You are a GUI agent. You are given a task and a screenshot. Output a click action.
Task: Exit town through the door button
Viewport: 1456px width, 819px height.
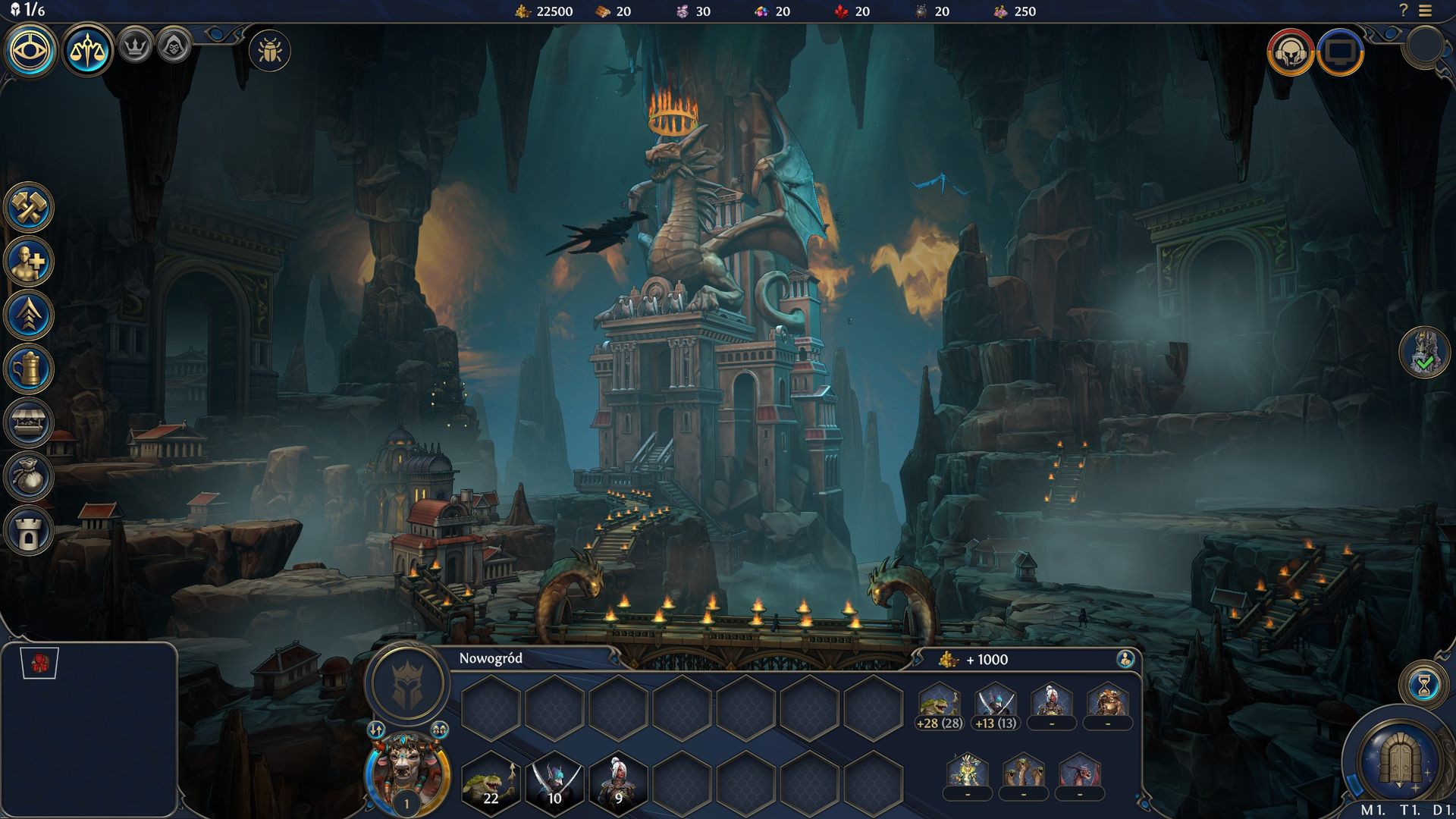tap(1399, 761)
